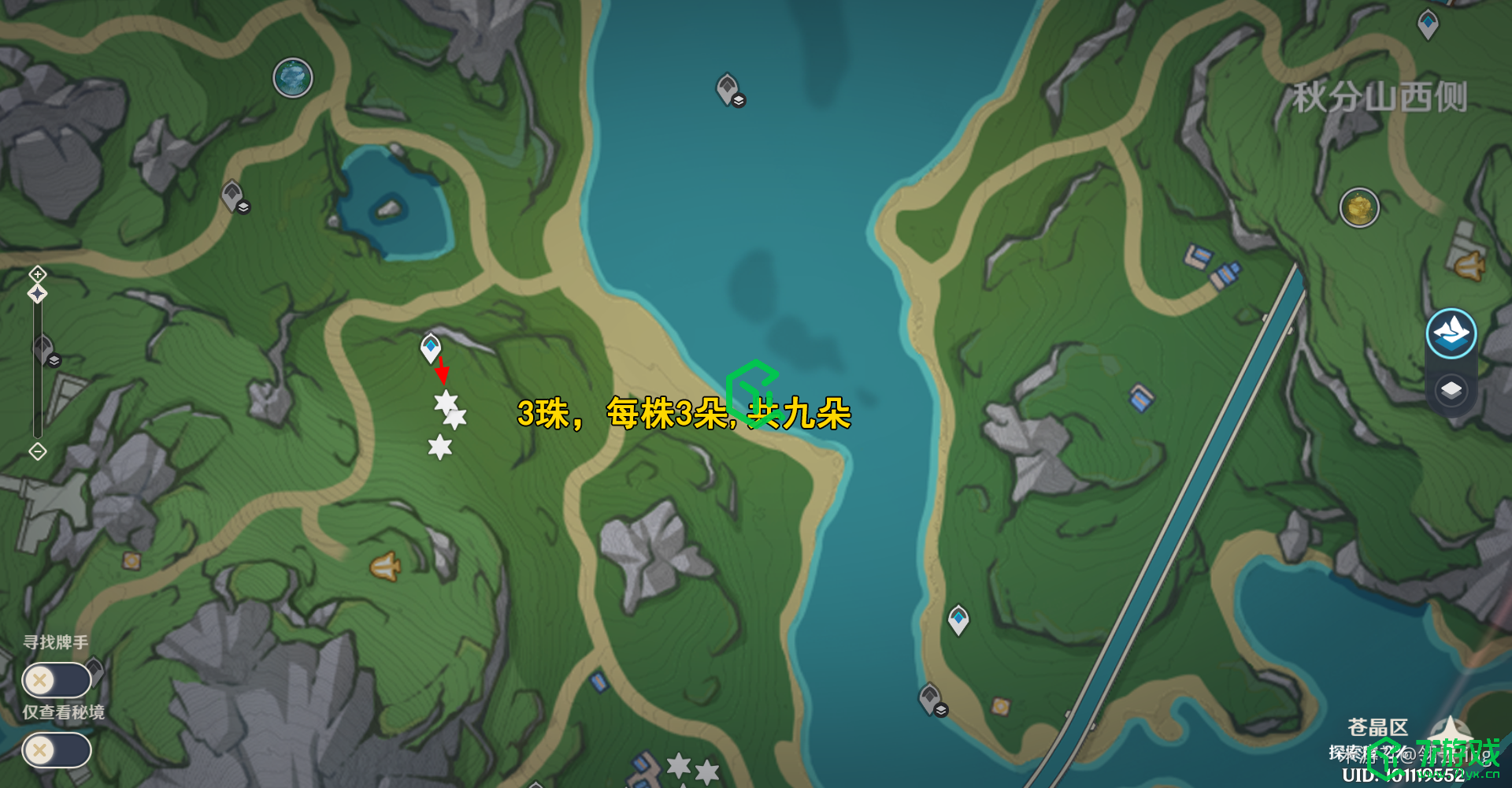Click the map zoom-out minus button
1512x788 pixels.
(x=38, y=452)
